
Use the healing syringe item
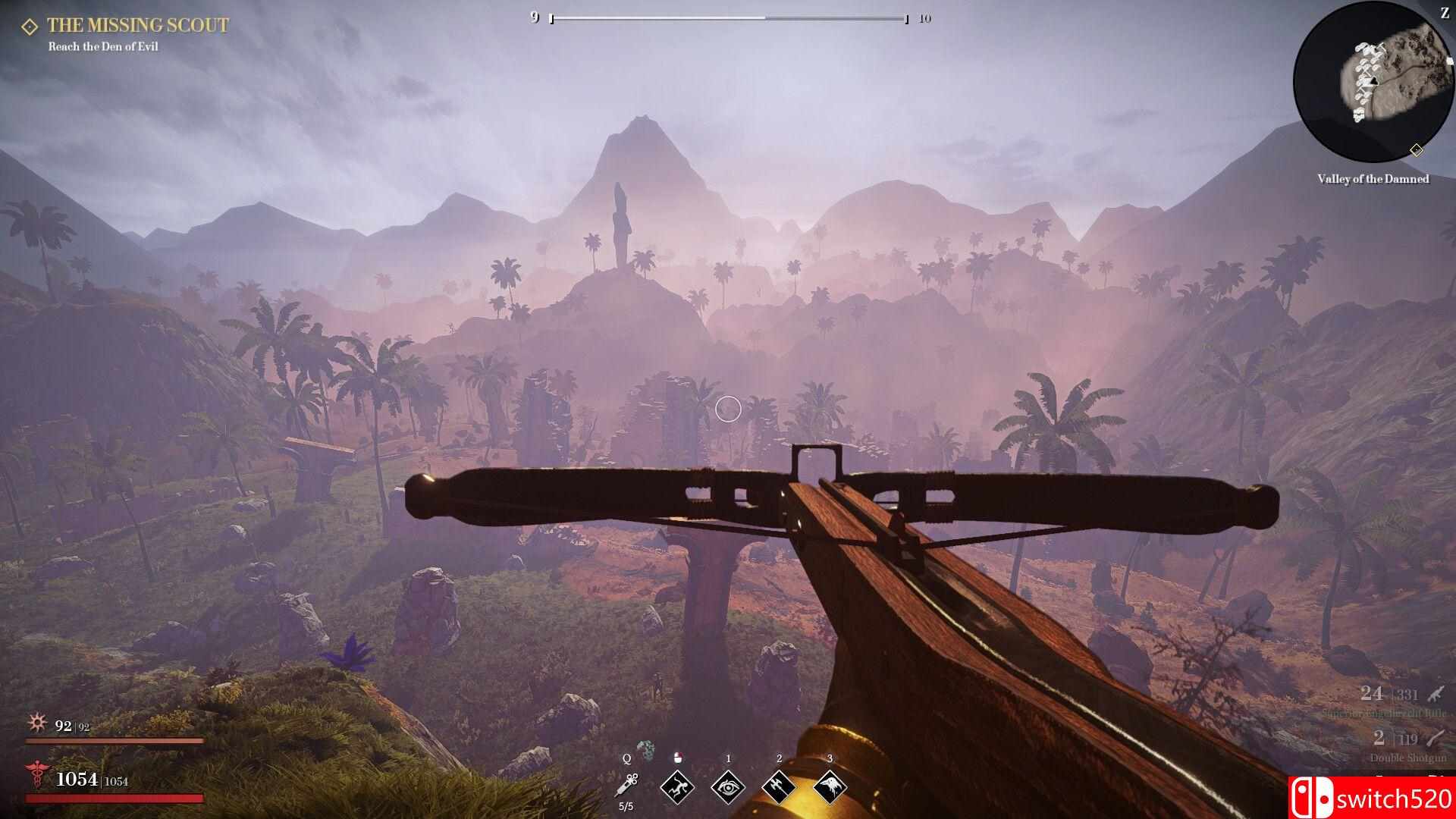[627, 785]
